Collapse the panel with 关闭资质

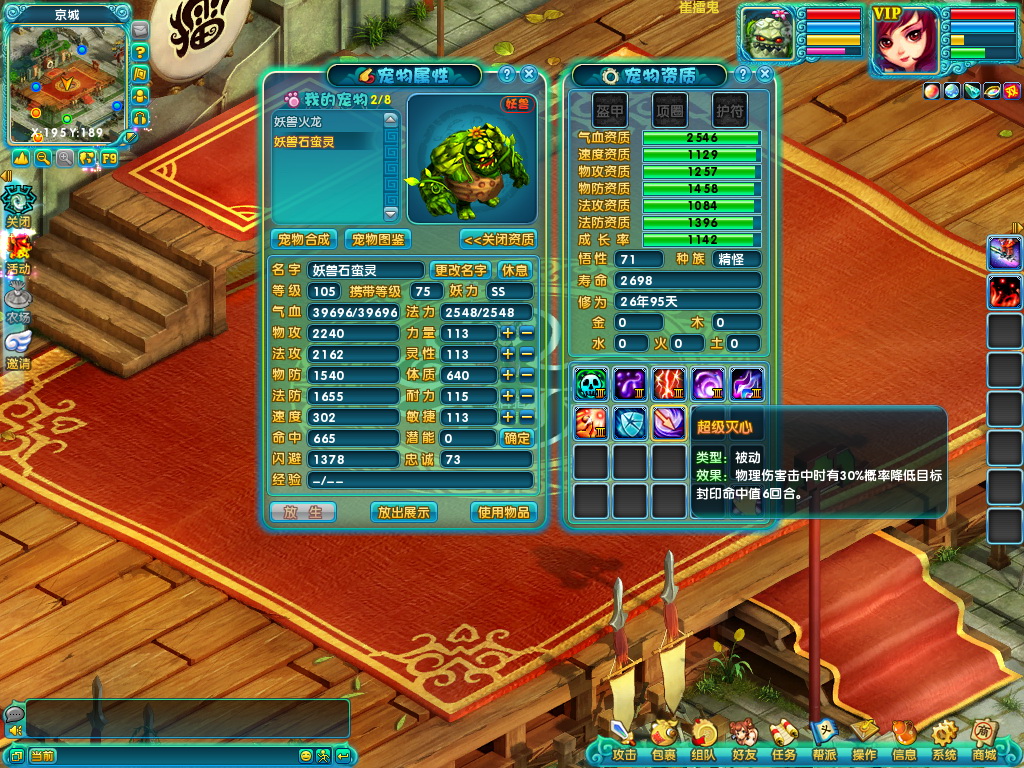[x=498, y=240]
